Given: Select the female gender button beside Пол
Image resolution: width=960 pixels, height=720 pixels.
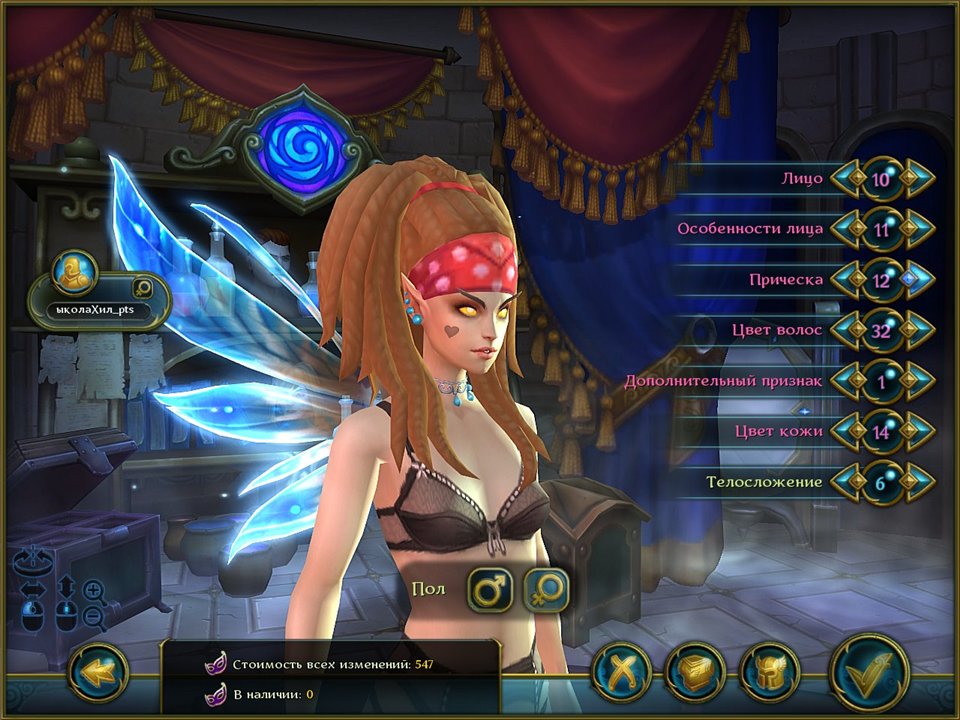Looking at the screenshot, I should 545,589.
